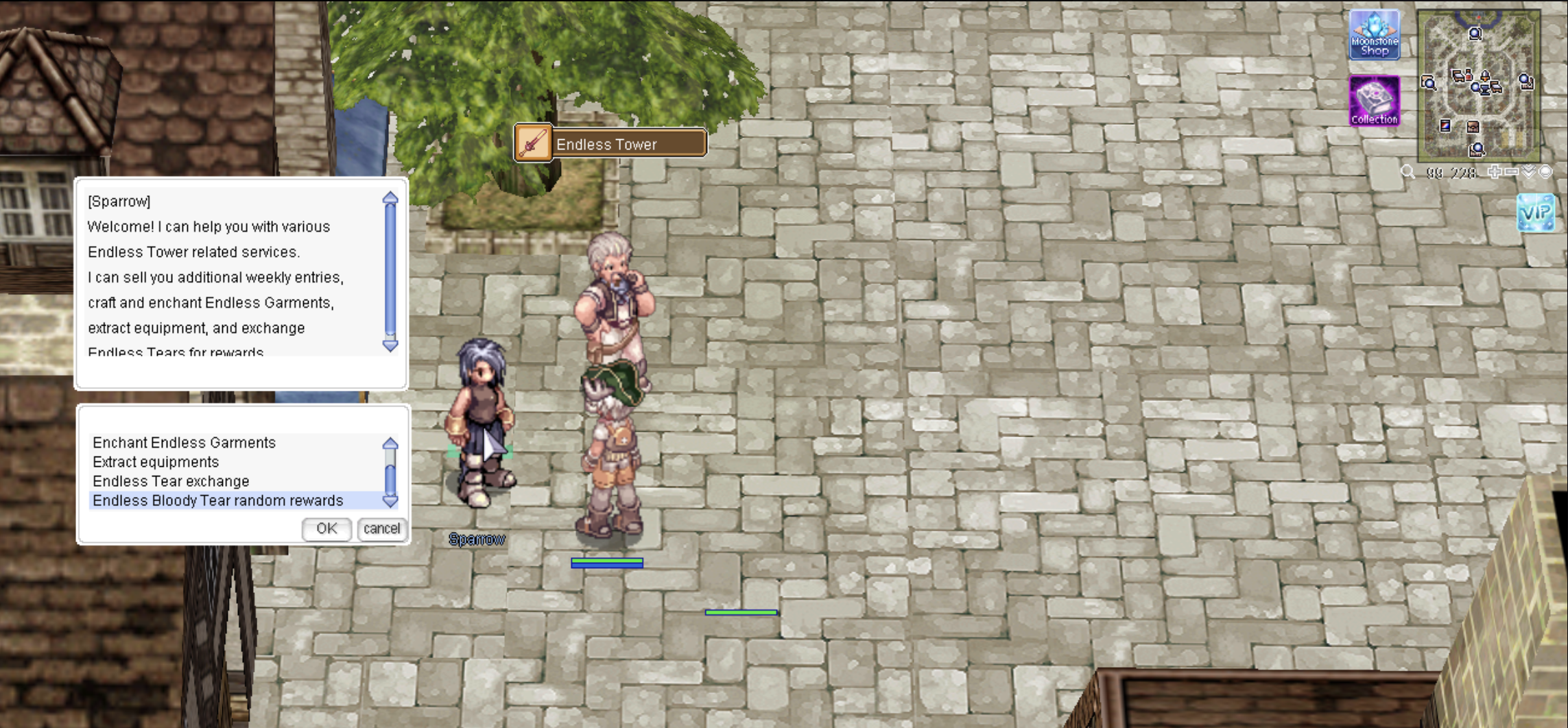Zoom in the minimap with plus button
The width and height of the screenshot is (1568, 728).
(x=1495, y=172)
